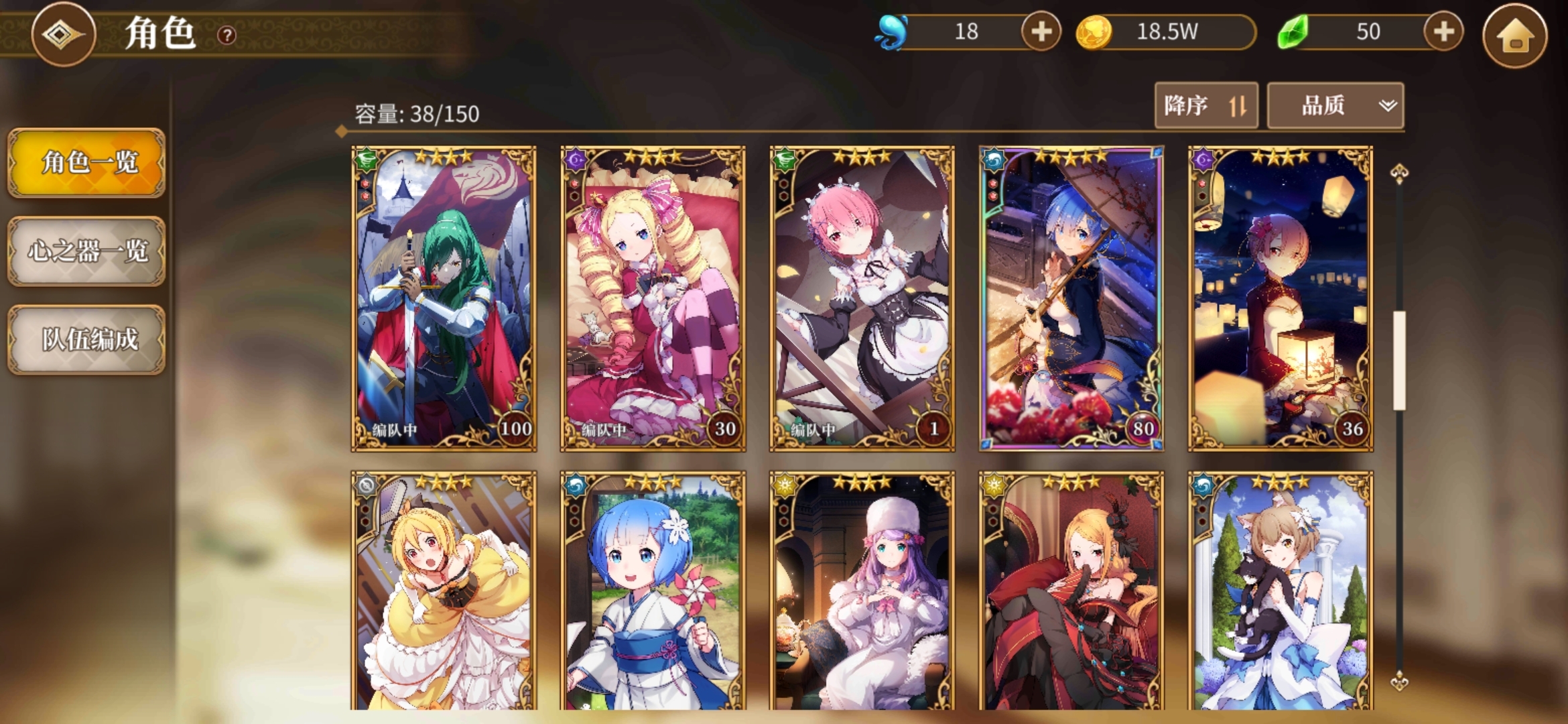Add more green crystals
Viewport: 1568px width, 724px height.
pos(1443,32)
